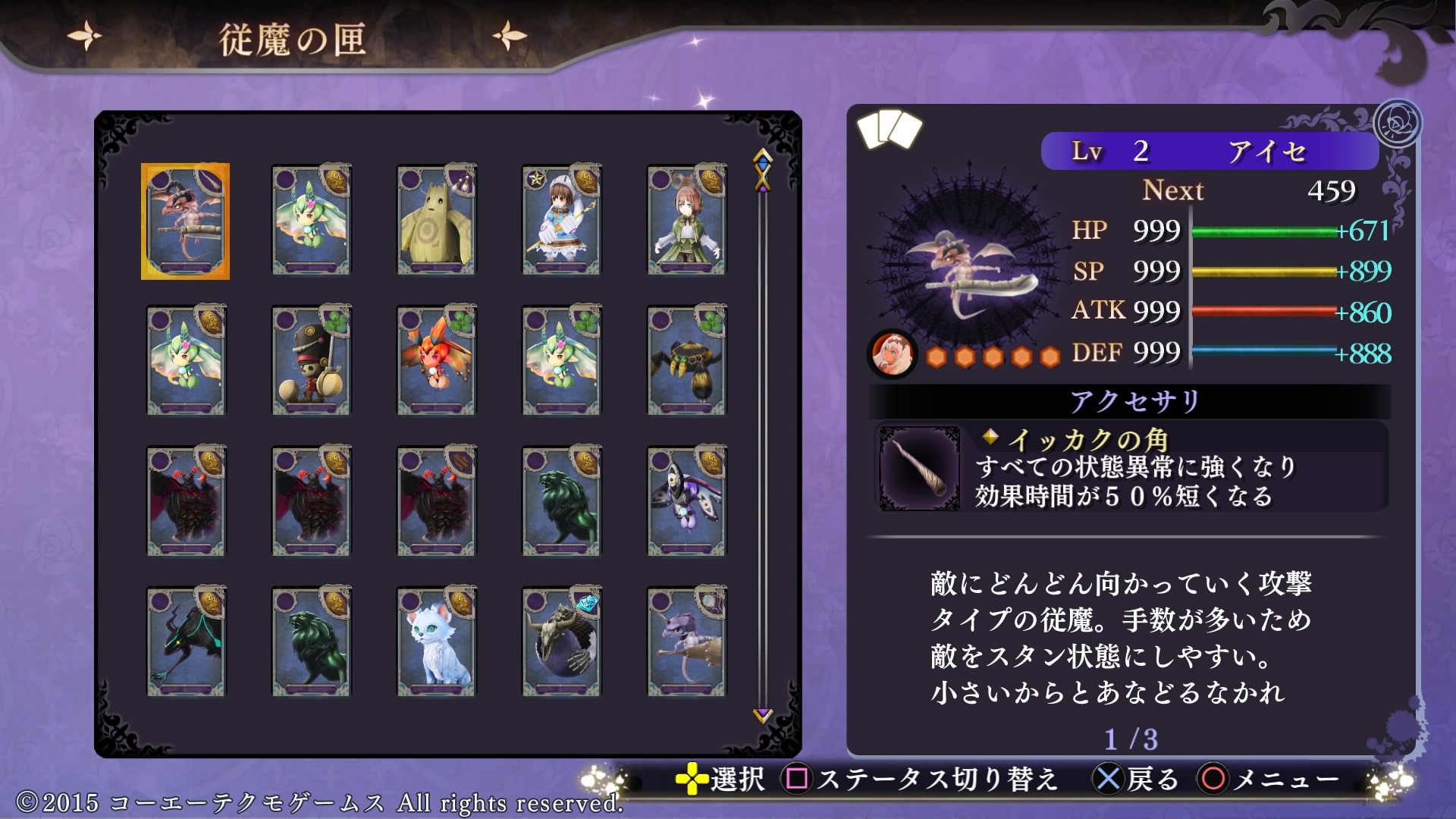The width and height of the screenshot is (1456, 819).
Task: Select the orange-red fairy card
Action: (x=436, y=361)
